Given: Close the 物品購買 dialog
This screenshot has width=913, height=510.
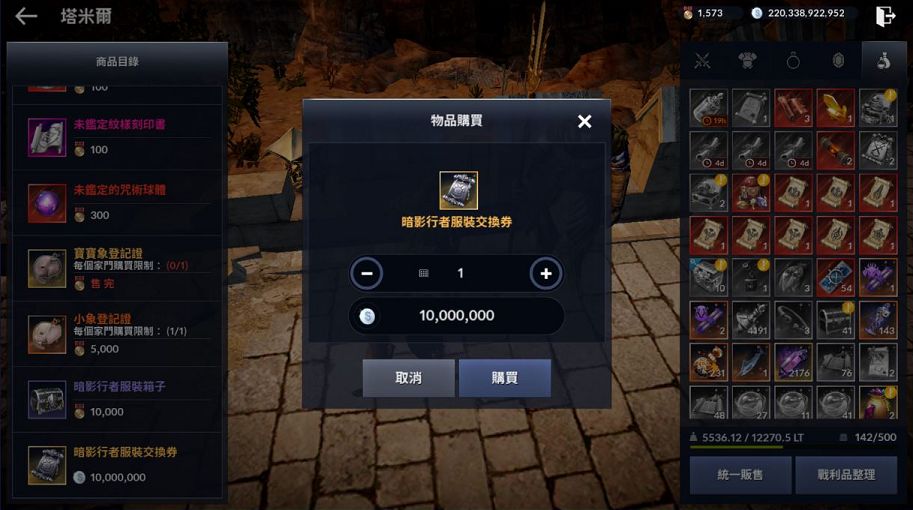Looking at the screenshot, I should click(x=585, y=121).
